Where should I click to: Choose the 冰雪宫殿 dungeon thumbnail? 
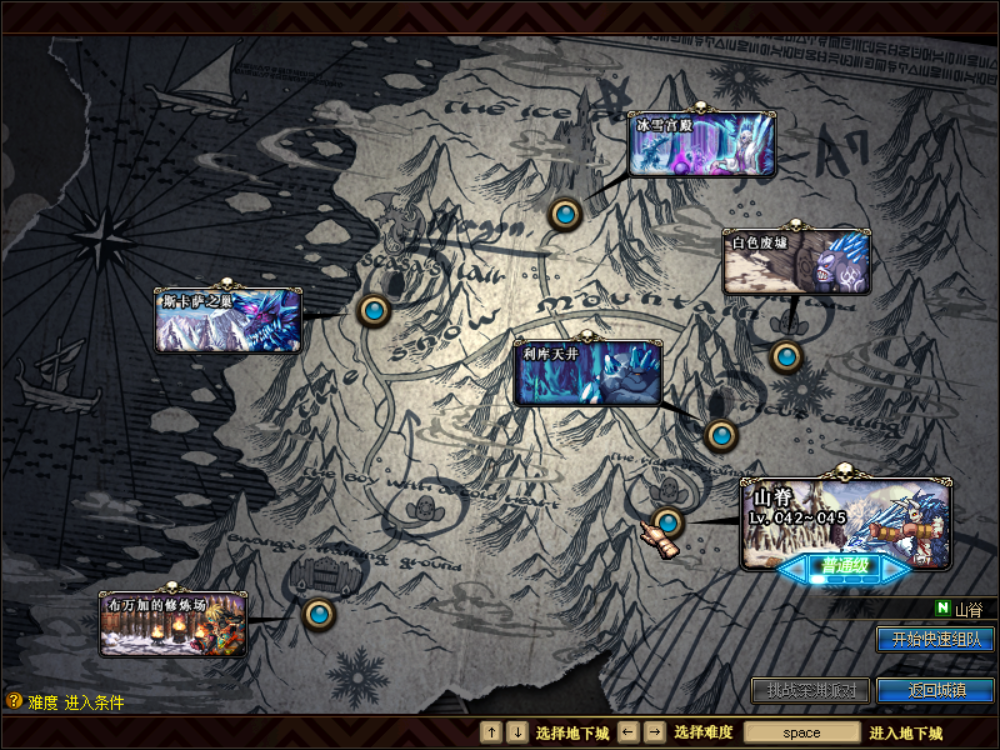[702, 145]
